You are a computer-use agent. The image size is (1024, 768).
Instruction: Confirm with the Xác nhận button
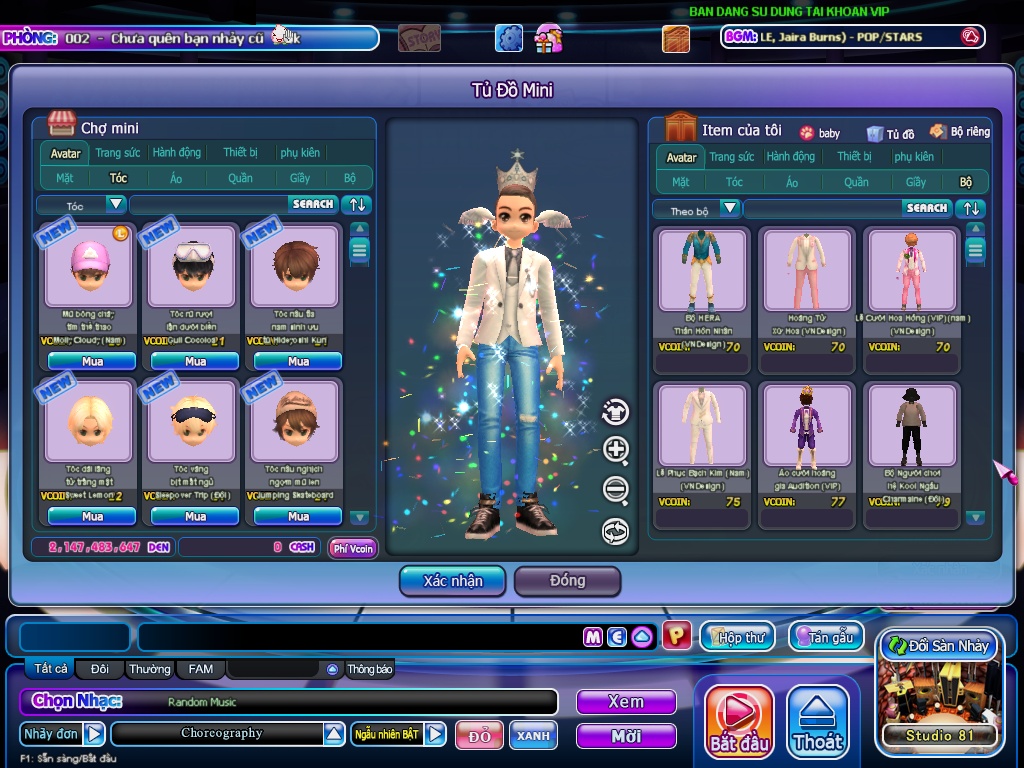pyautogui.click(x=452, y=580)
